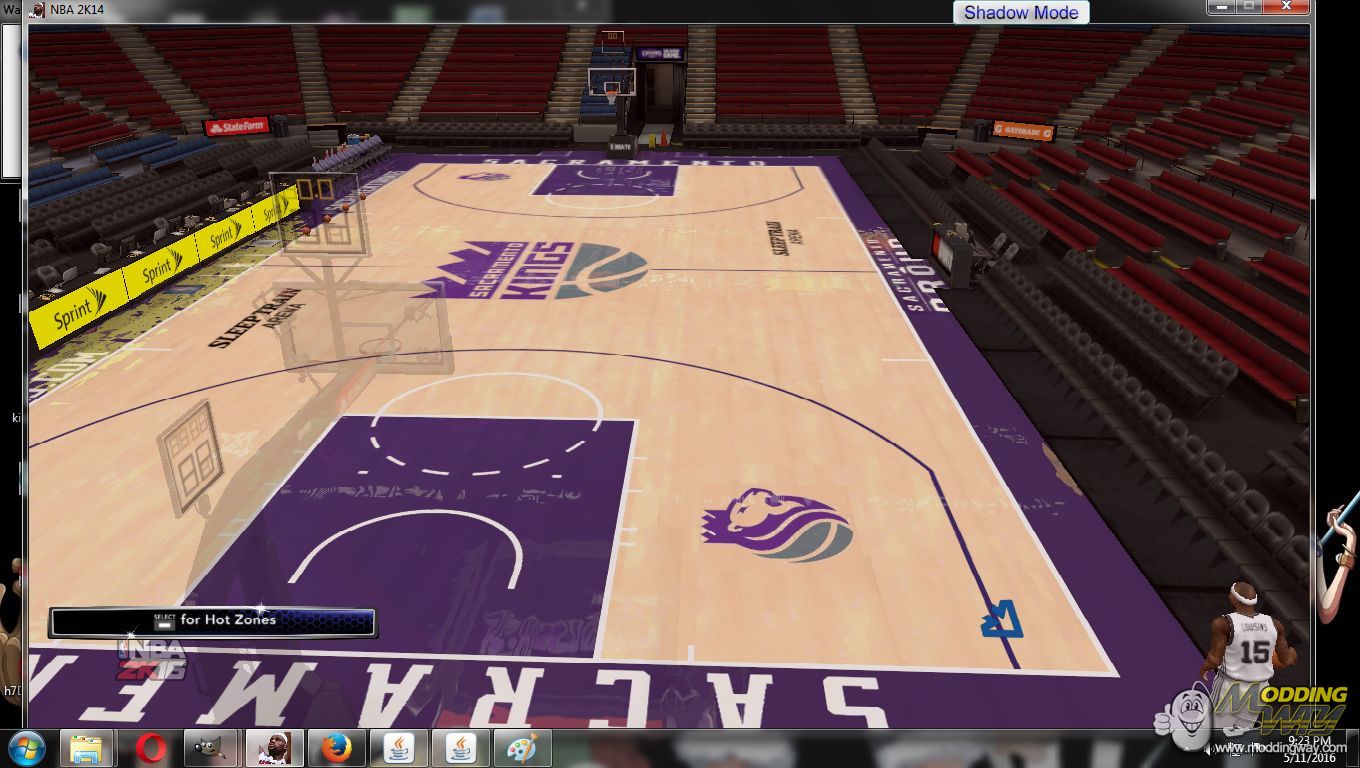1360x768 pixels.
Task: Click the Shadow Mode button
Action: [1020, 13]
